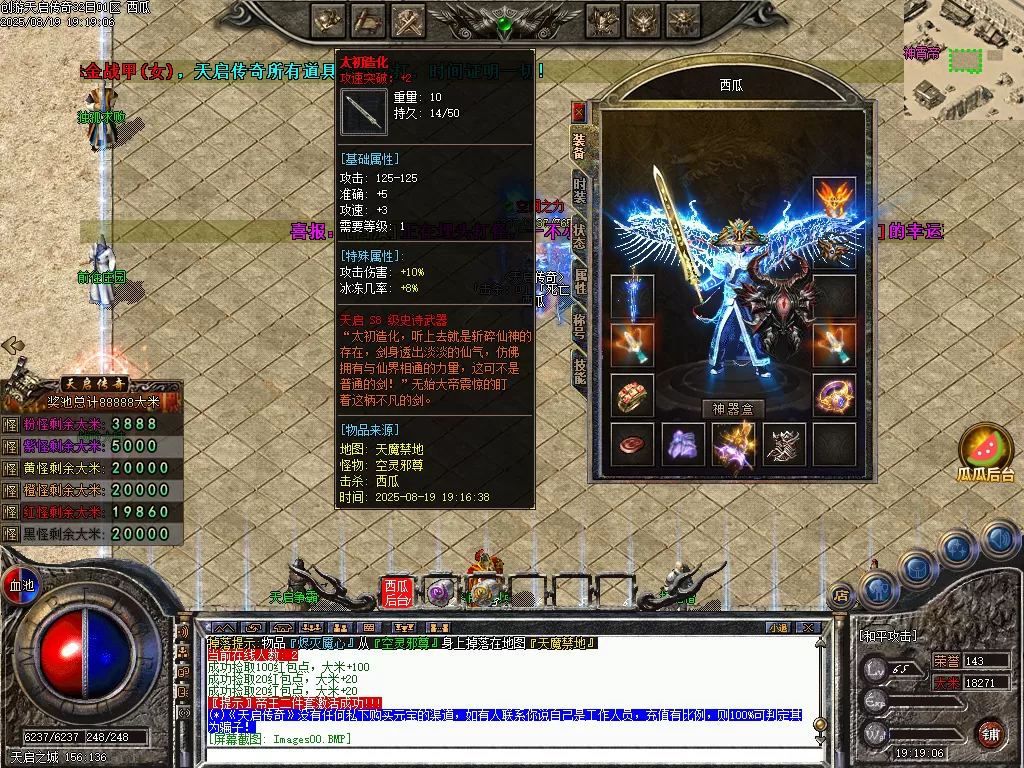Image resolution: width=1024 pixels, height=768 pixels.
Task: Select the flame crest helmet slot
Action: [x=833, y=199]
